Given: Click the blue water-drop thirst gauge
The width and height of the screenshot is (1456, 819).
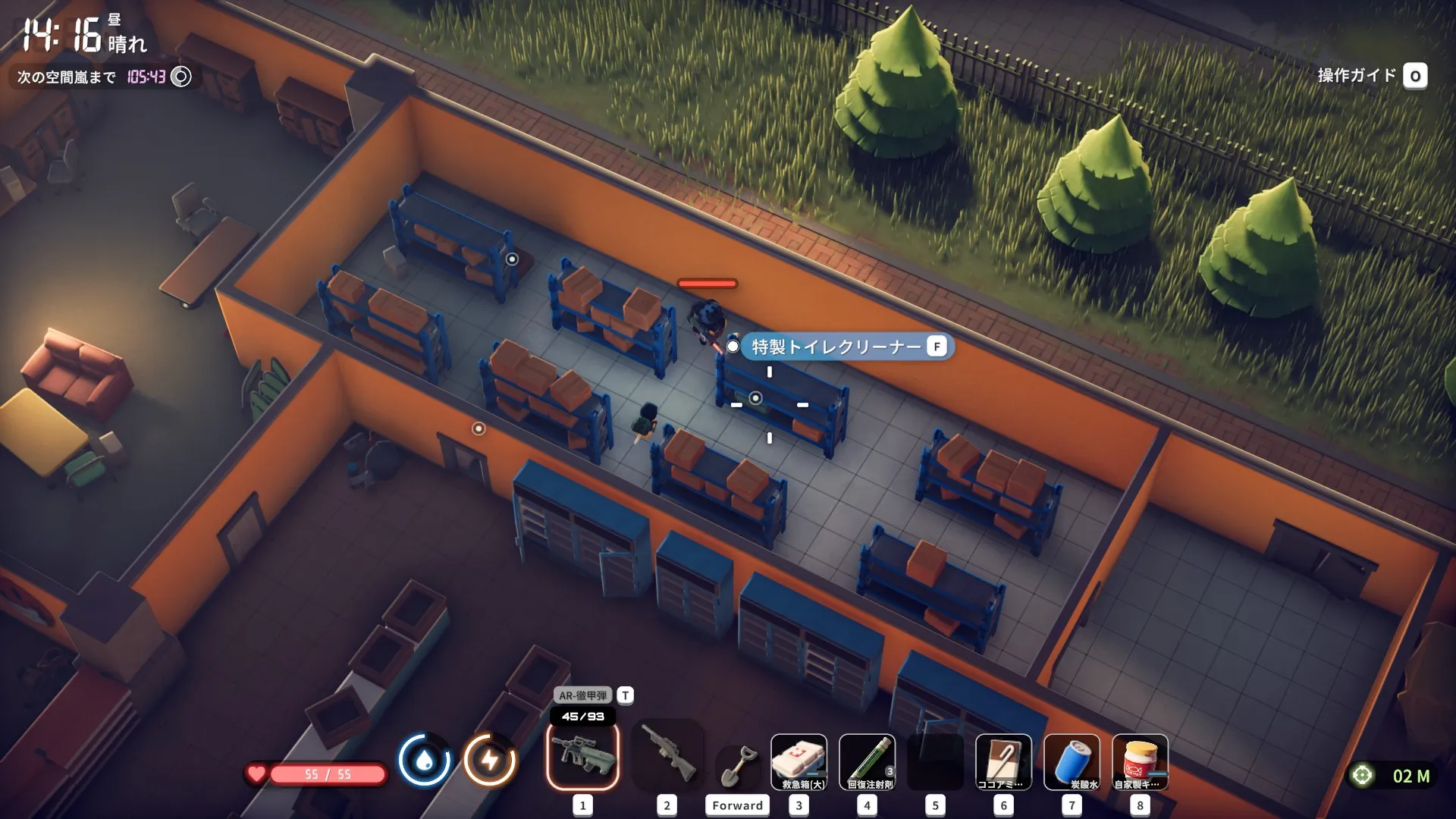Looking at the screenshot, I should (424, 760).
